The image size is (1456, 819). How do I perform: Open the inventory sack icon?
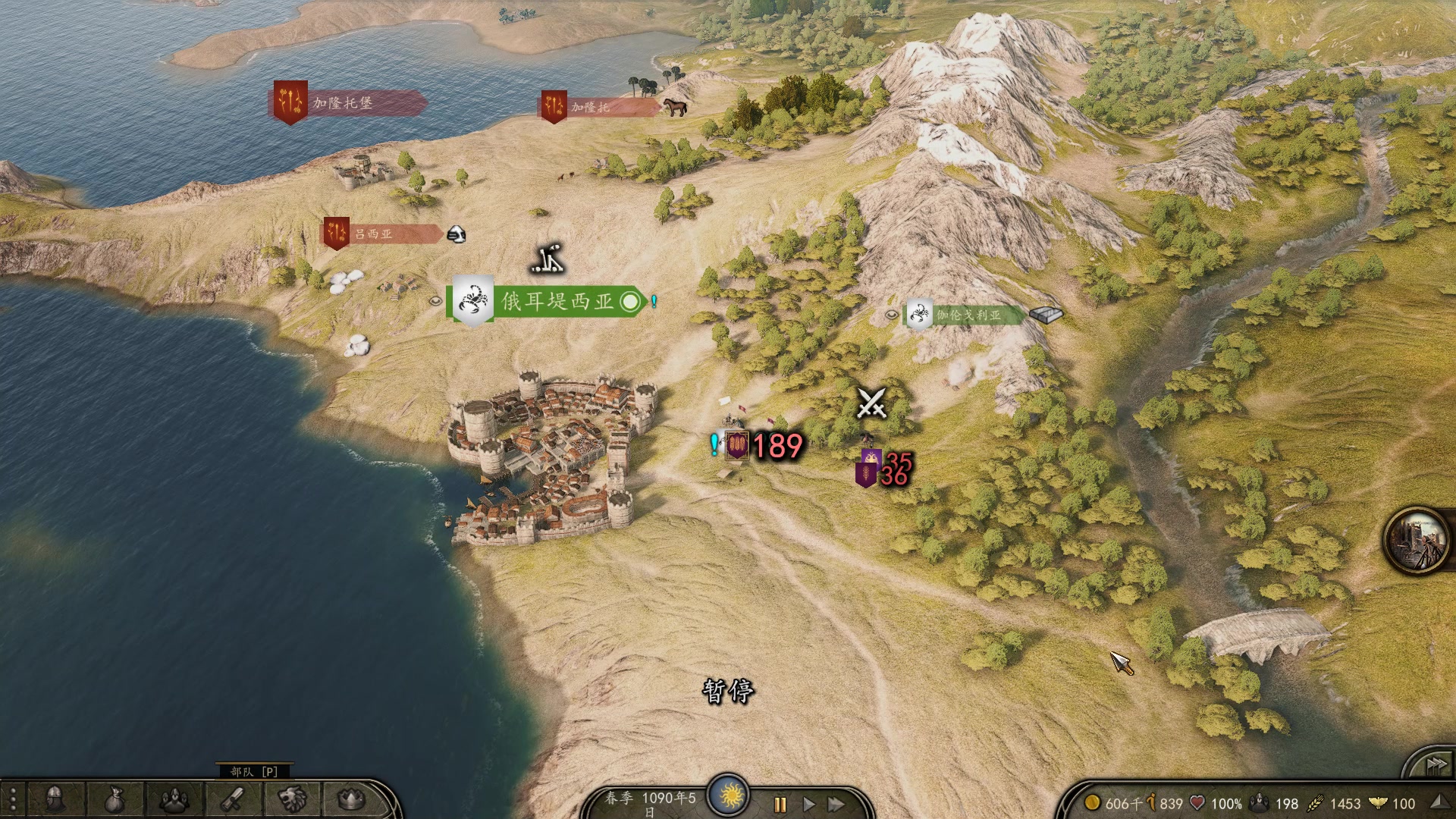tap(115, 799)
